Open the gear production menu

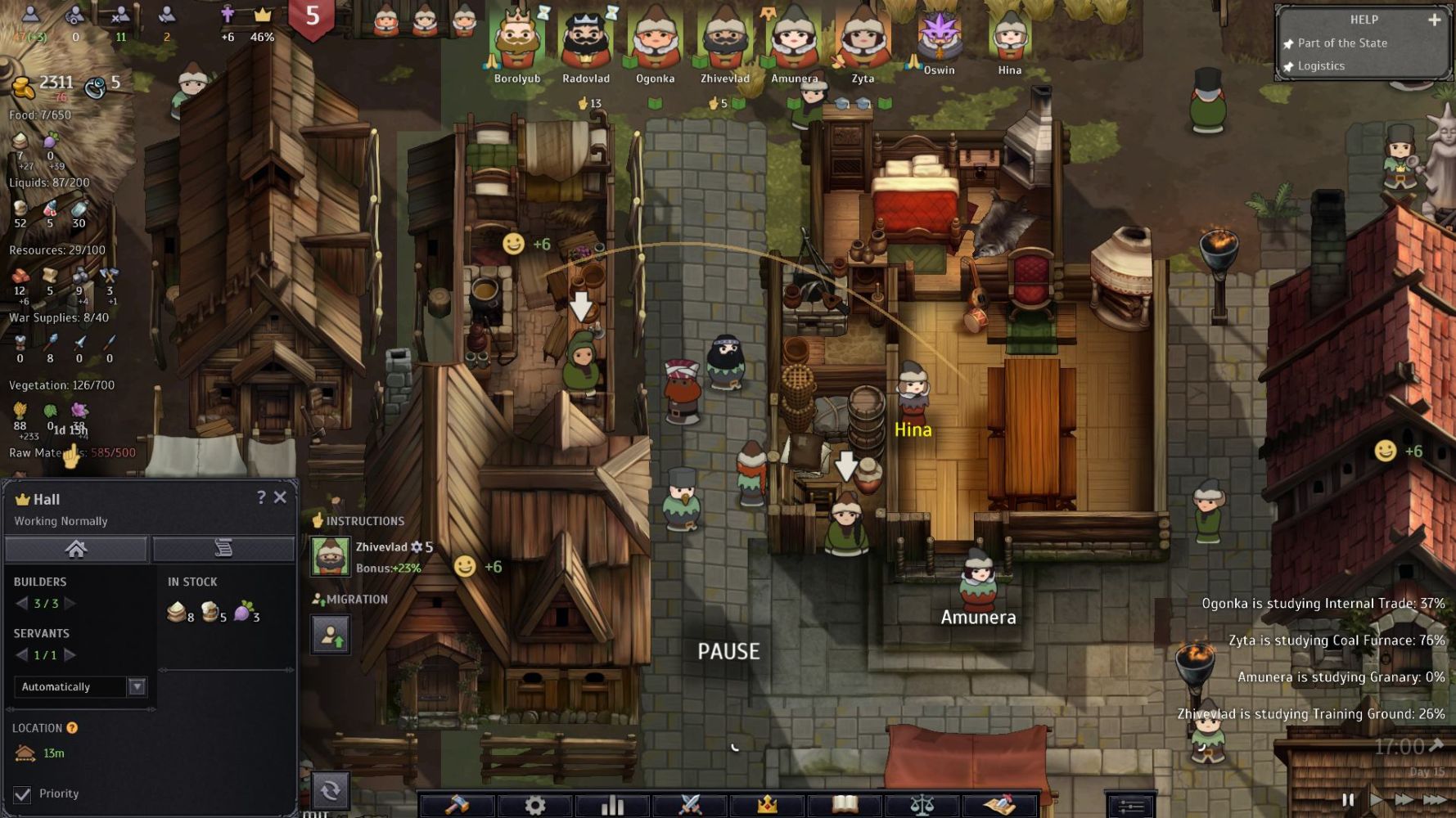(534, 805)
